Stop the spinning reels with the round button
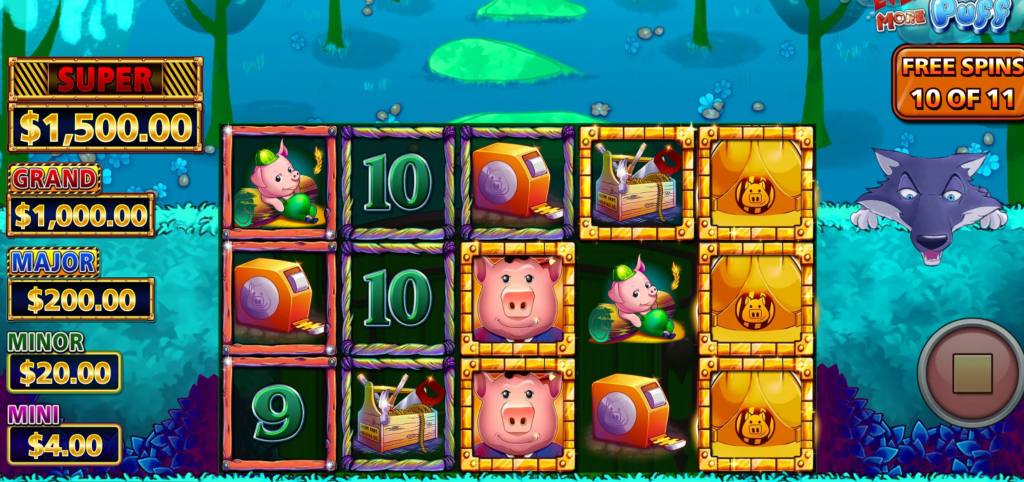Image resolution: width=1024 pixels, height=482 pixels. [x=971, y=373]
